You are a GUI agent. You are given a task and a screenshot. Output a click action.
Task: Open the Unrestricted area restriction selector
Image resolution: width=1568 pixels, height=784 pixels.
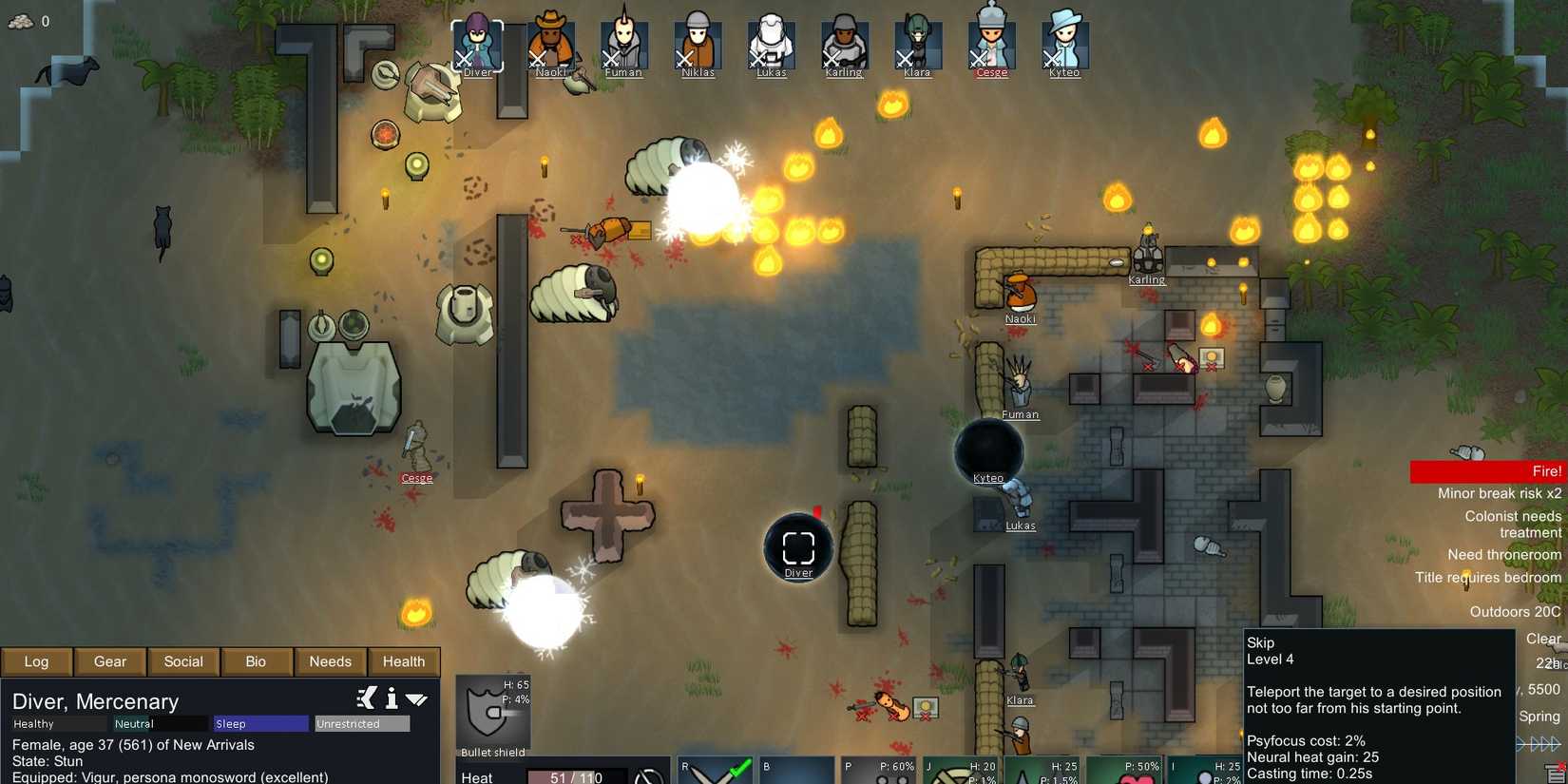pyautogui.click(x=362, y=723)
